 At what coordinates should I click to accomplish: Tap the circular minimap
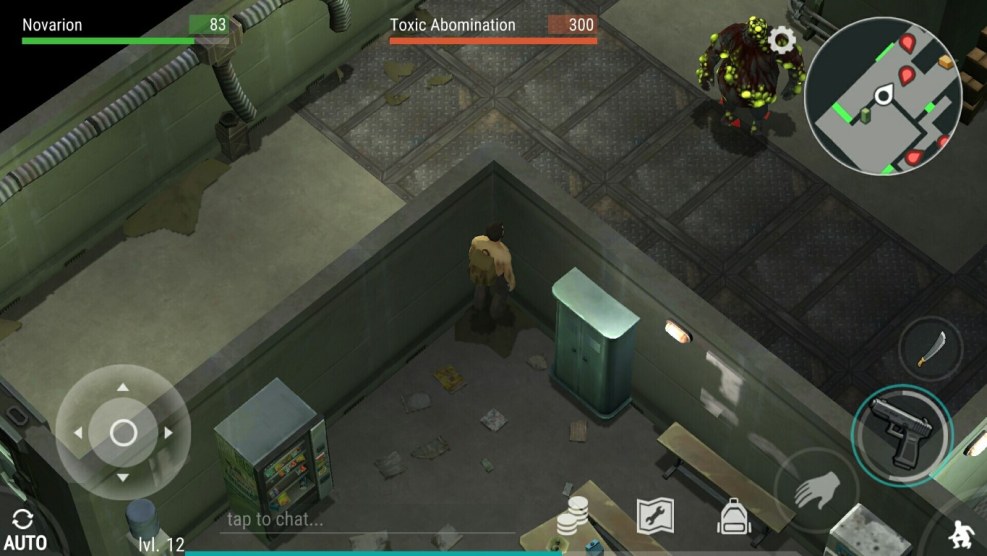click(883, 96)
